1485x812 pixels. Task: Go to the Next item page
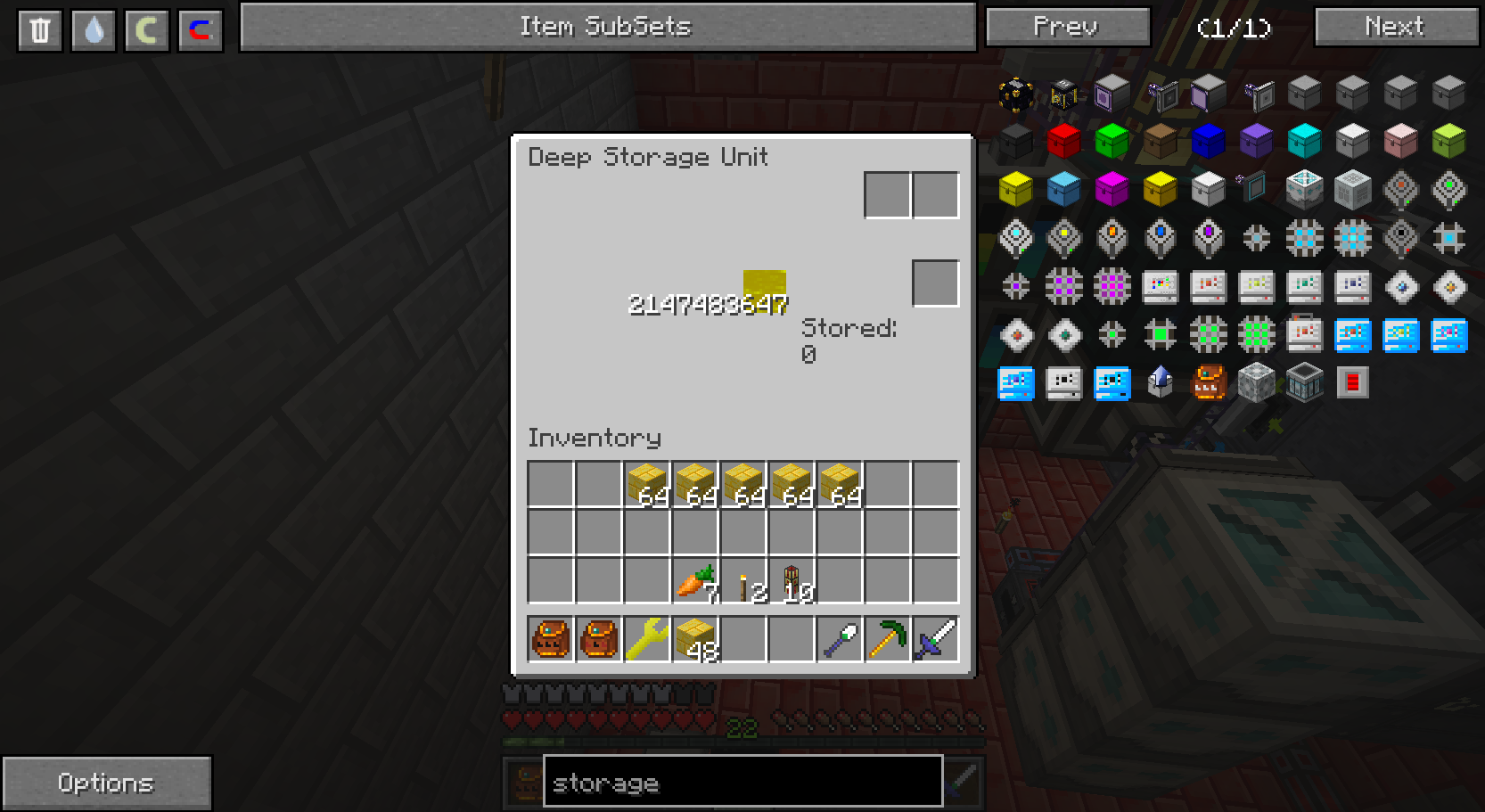pos(1395,27)
